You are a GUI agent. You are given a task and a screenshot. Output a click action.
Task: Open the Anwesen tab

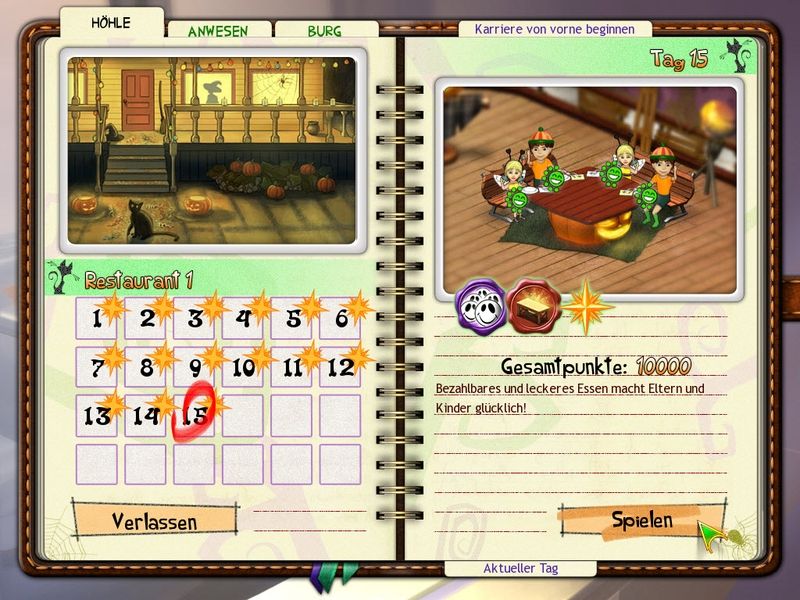(217, 31)
